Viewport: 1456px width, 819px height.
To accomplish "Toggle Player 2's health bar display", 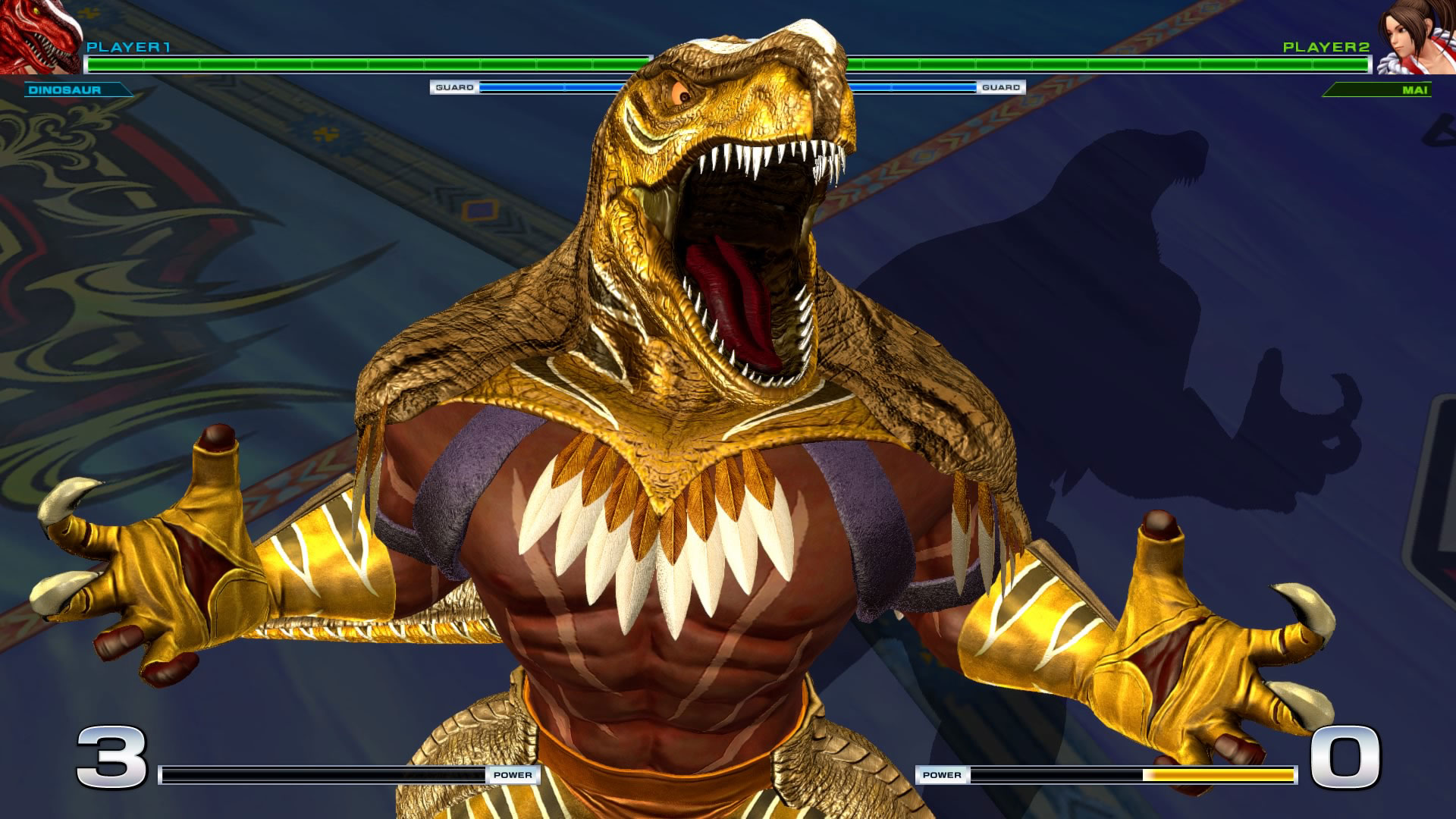I will click(1100, 62).
